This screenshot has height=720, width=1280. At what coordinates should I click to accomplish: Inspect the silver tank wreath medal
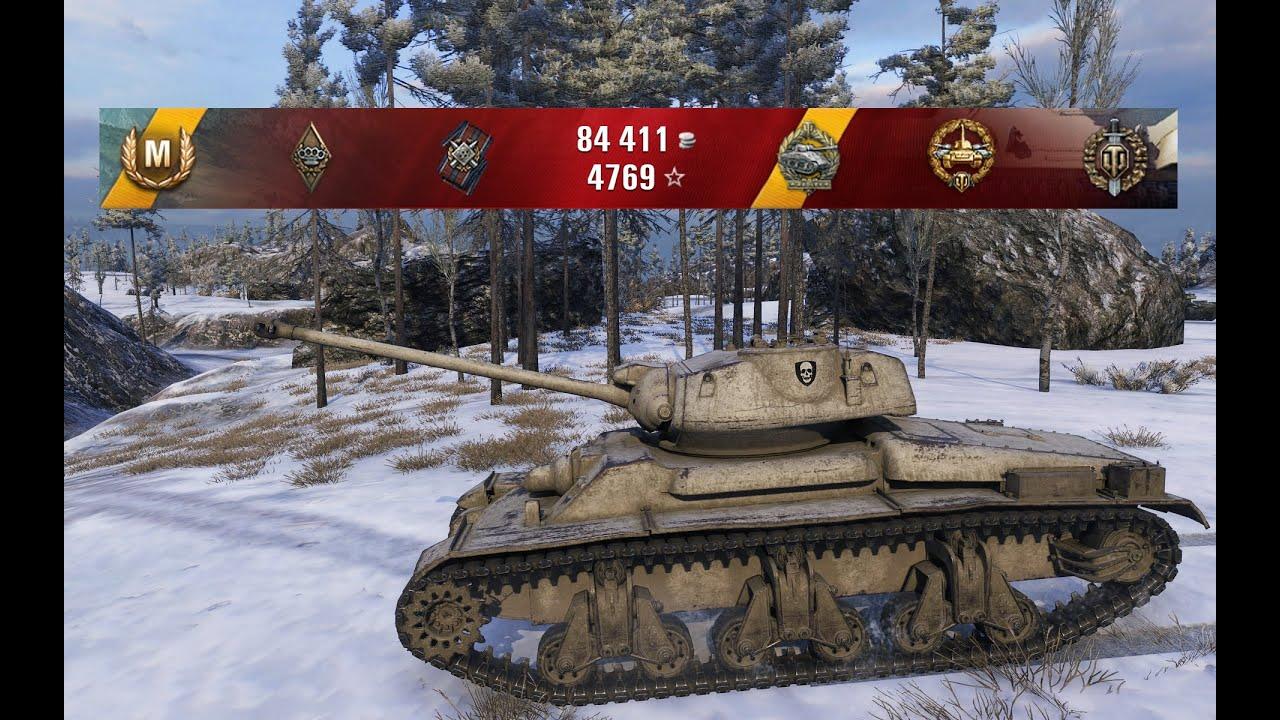(x=808, y=158)
